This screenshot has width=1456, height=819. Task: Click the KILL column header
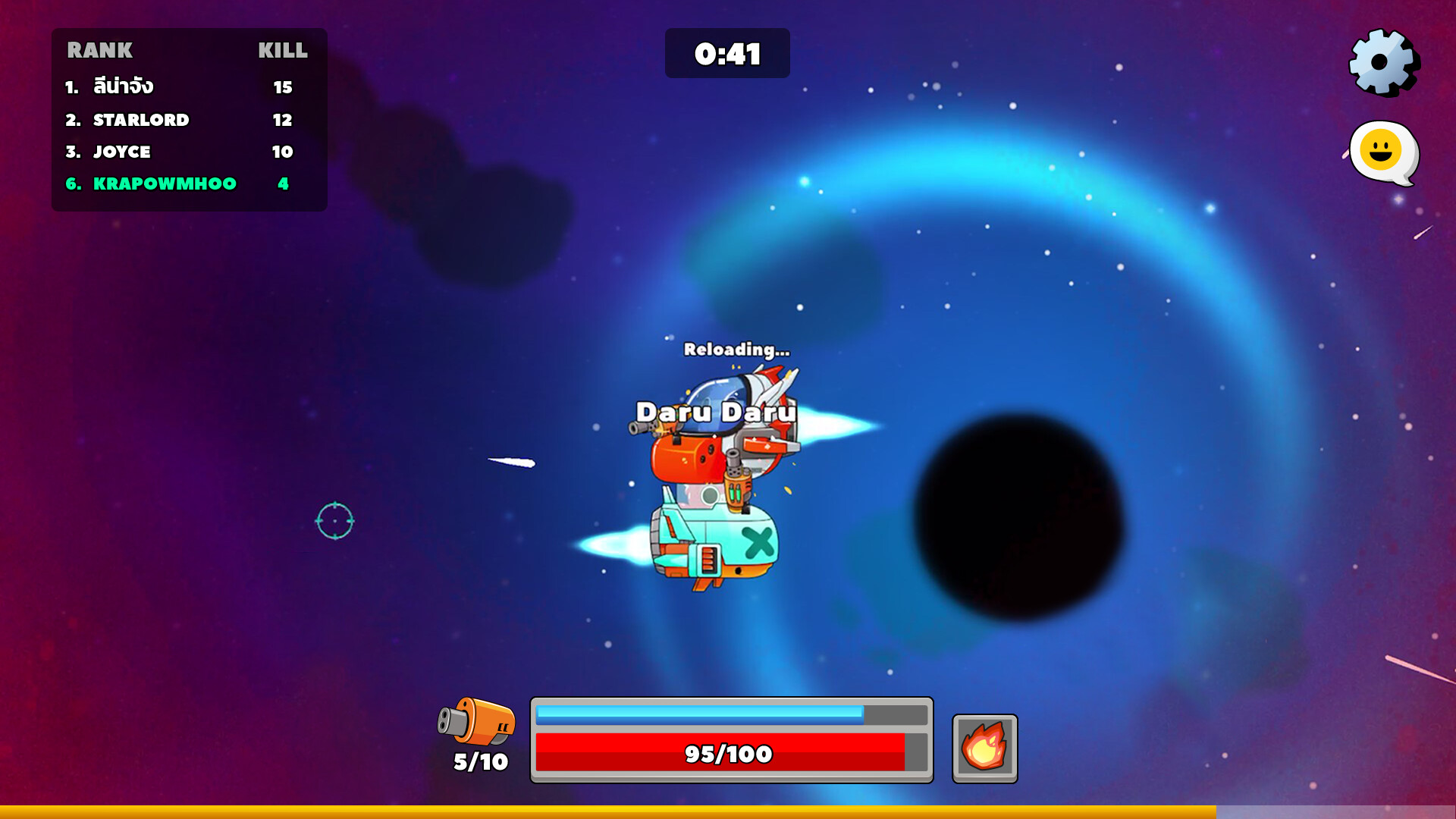(281, 52)
